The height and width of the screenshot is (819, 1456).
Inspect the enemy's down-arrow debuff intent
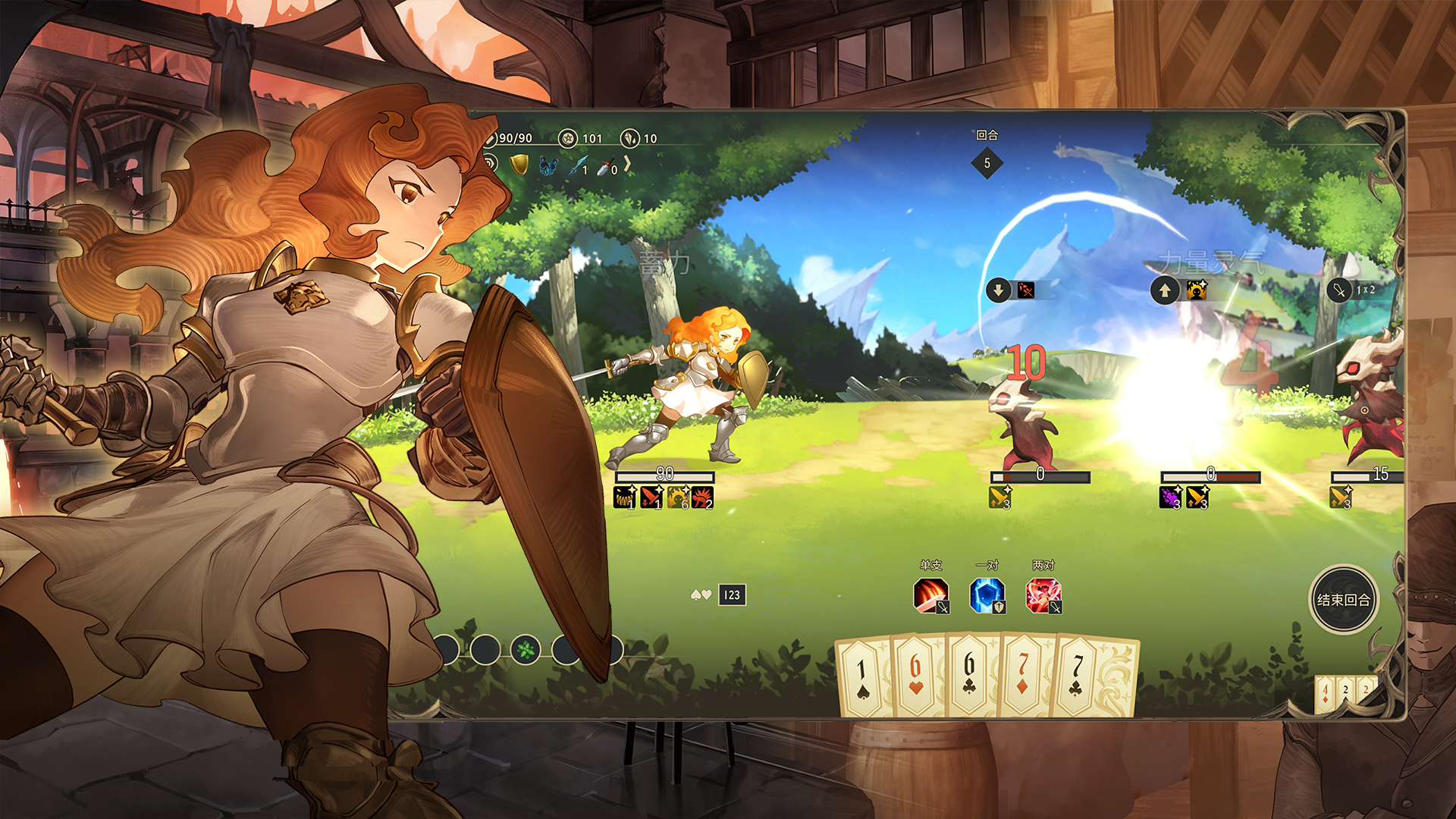click(999, 290)
